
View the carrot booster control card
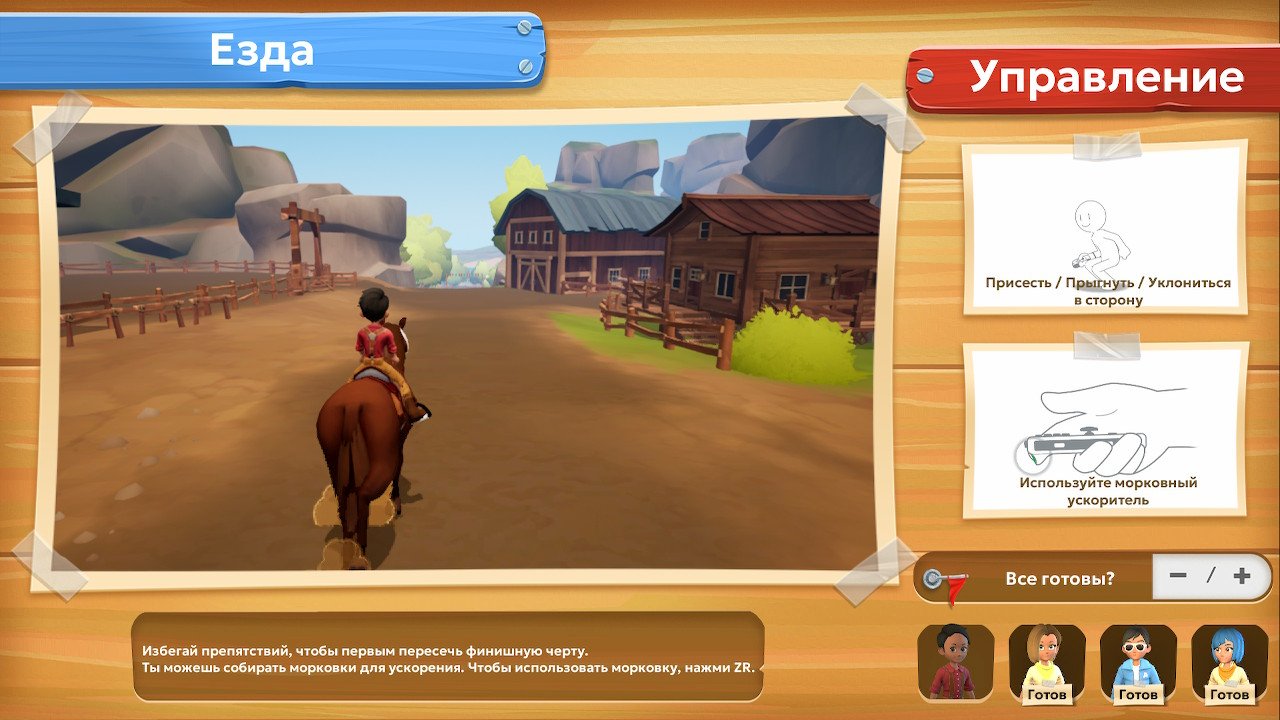pos(1106,431)
